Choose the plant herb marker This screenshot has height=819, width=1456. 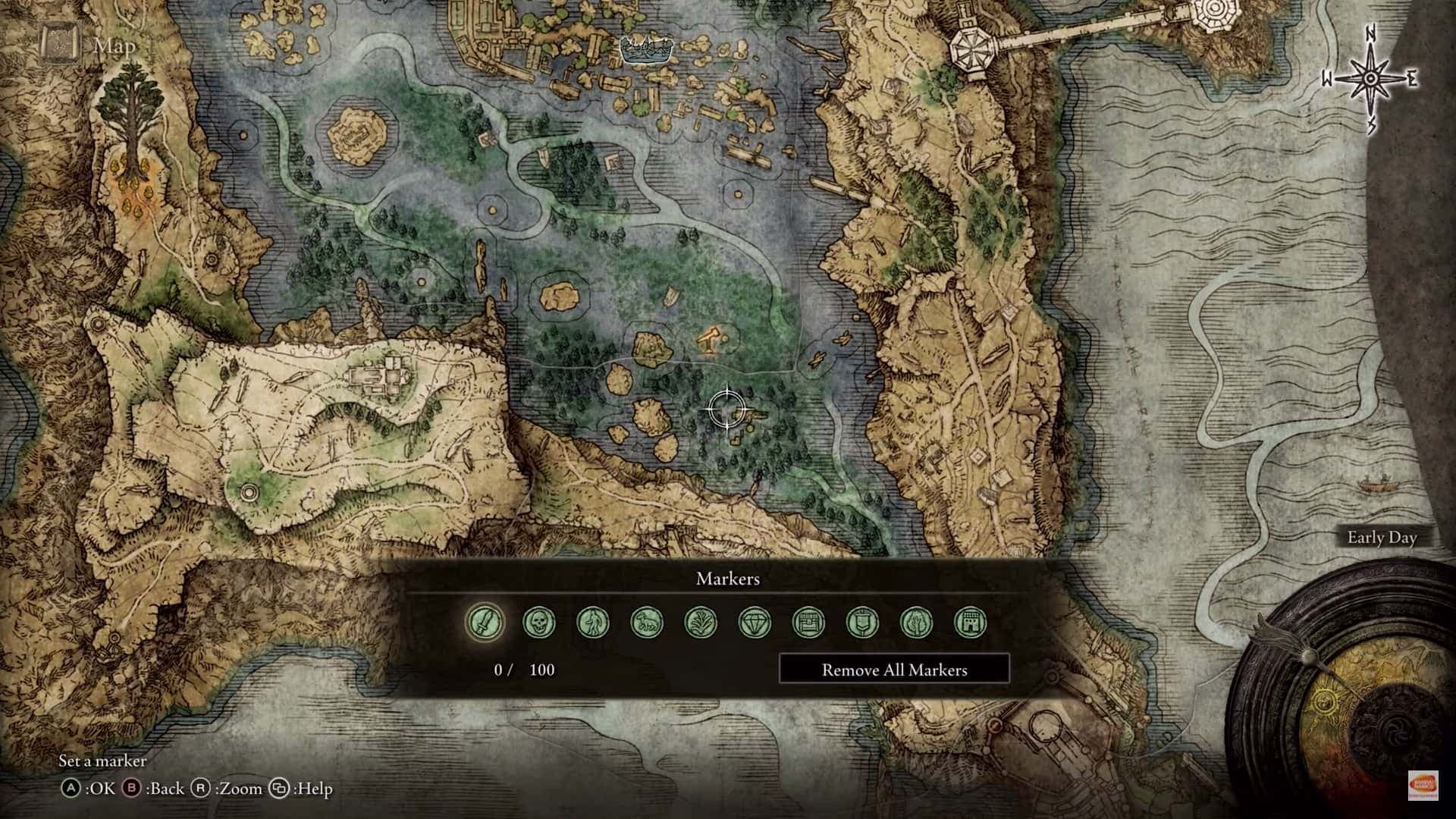pos(701,623)
